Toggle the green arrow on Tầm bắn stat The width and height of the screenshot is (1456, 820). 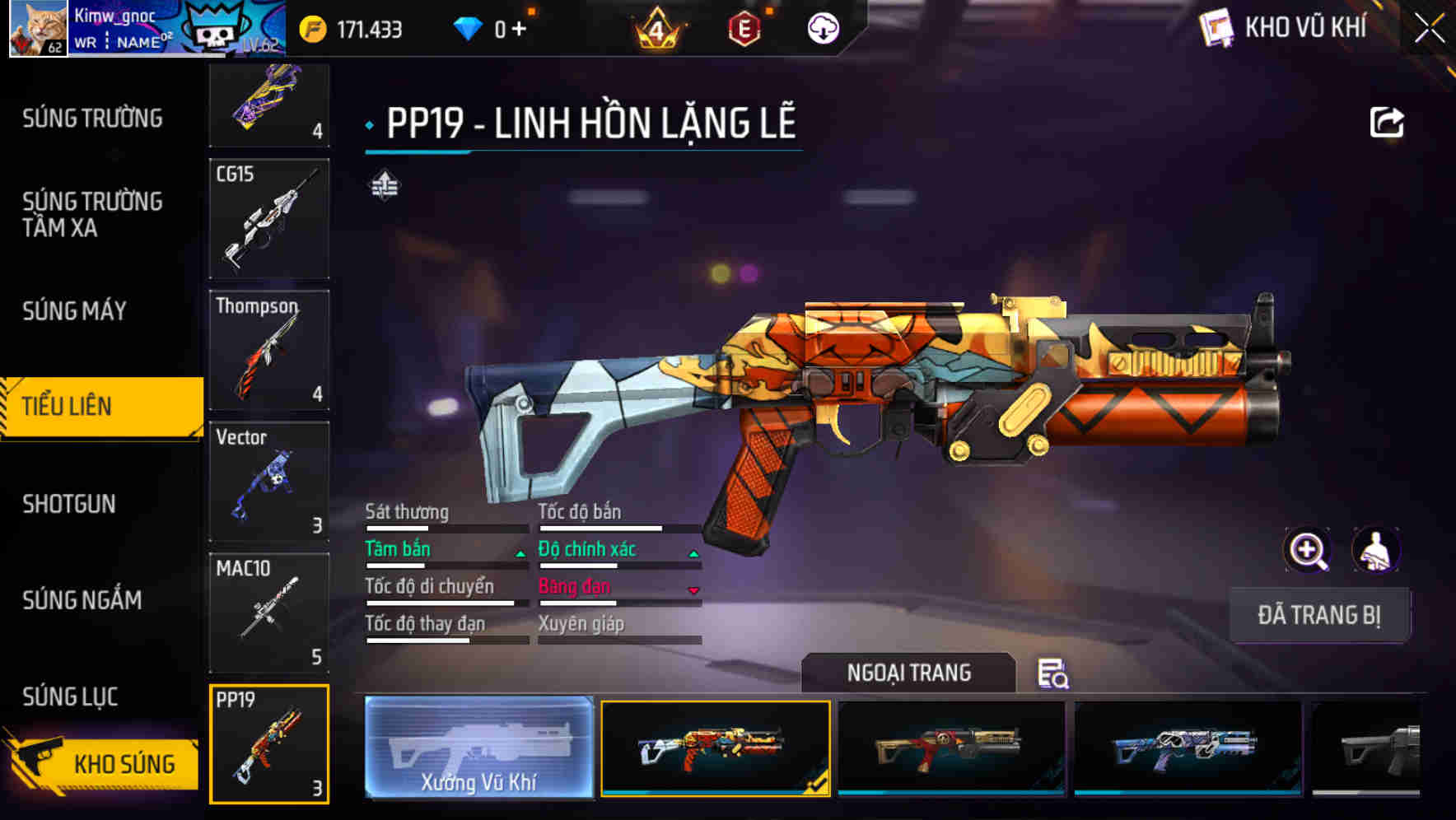click(x=520, y=553)
